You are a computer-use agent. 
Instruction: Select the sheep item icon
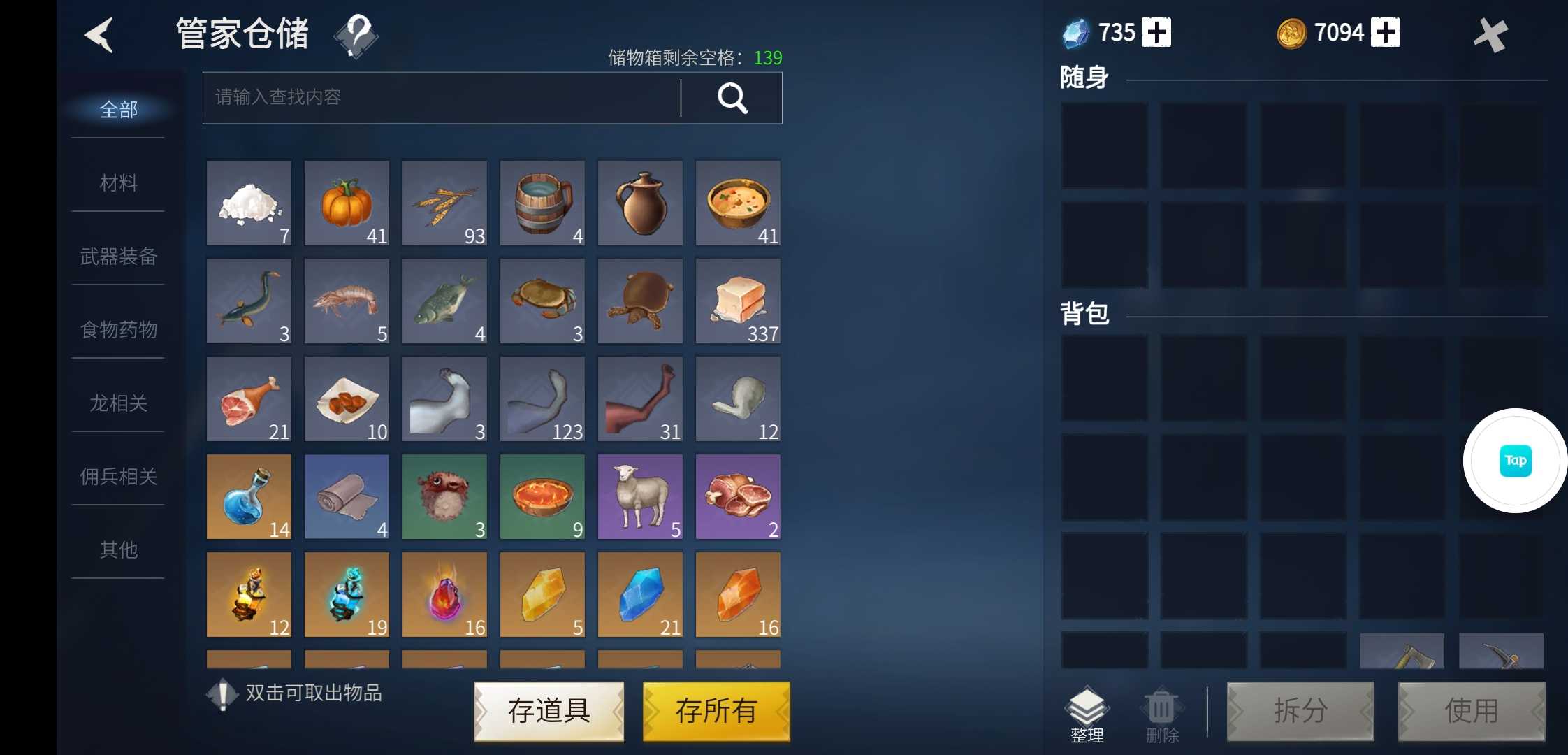(x=640, y=496)
